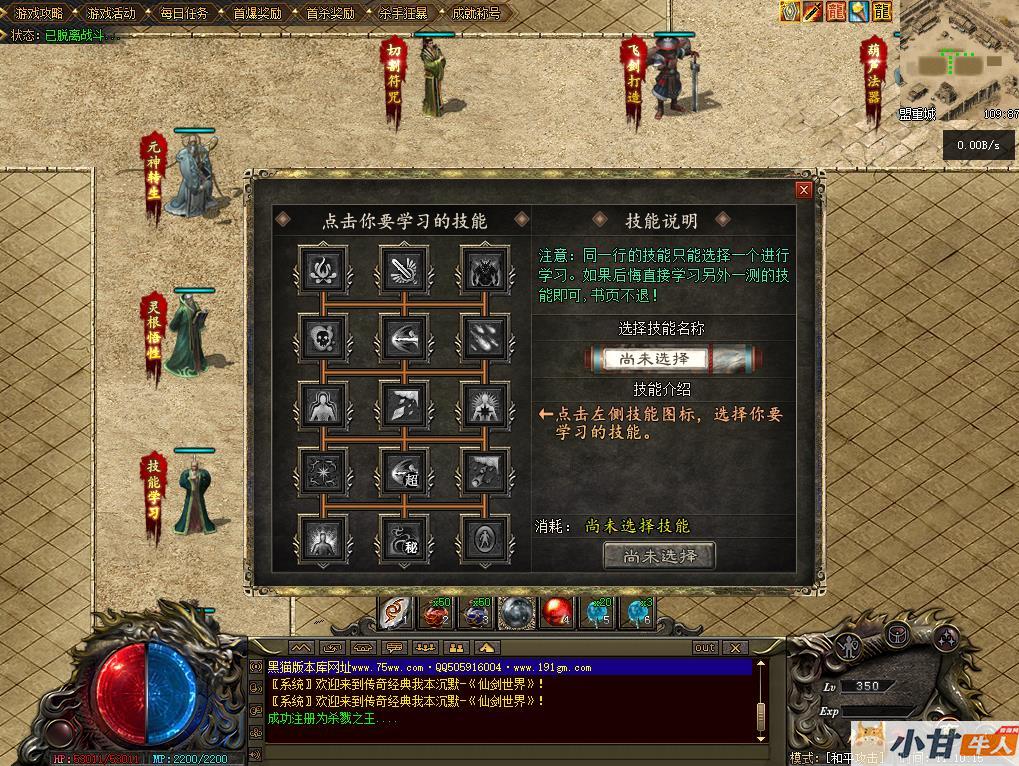This screenshot has width=1019, height=766.
Task: Click the chat panel's out button
Action: pos(705,648)
